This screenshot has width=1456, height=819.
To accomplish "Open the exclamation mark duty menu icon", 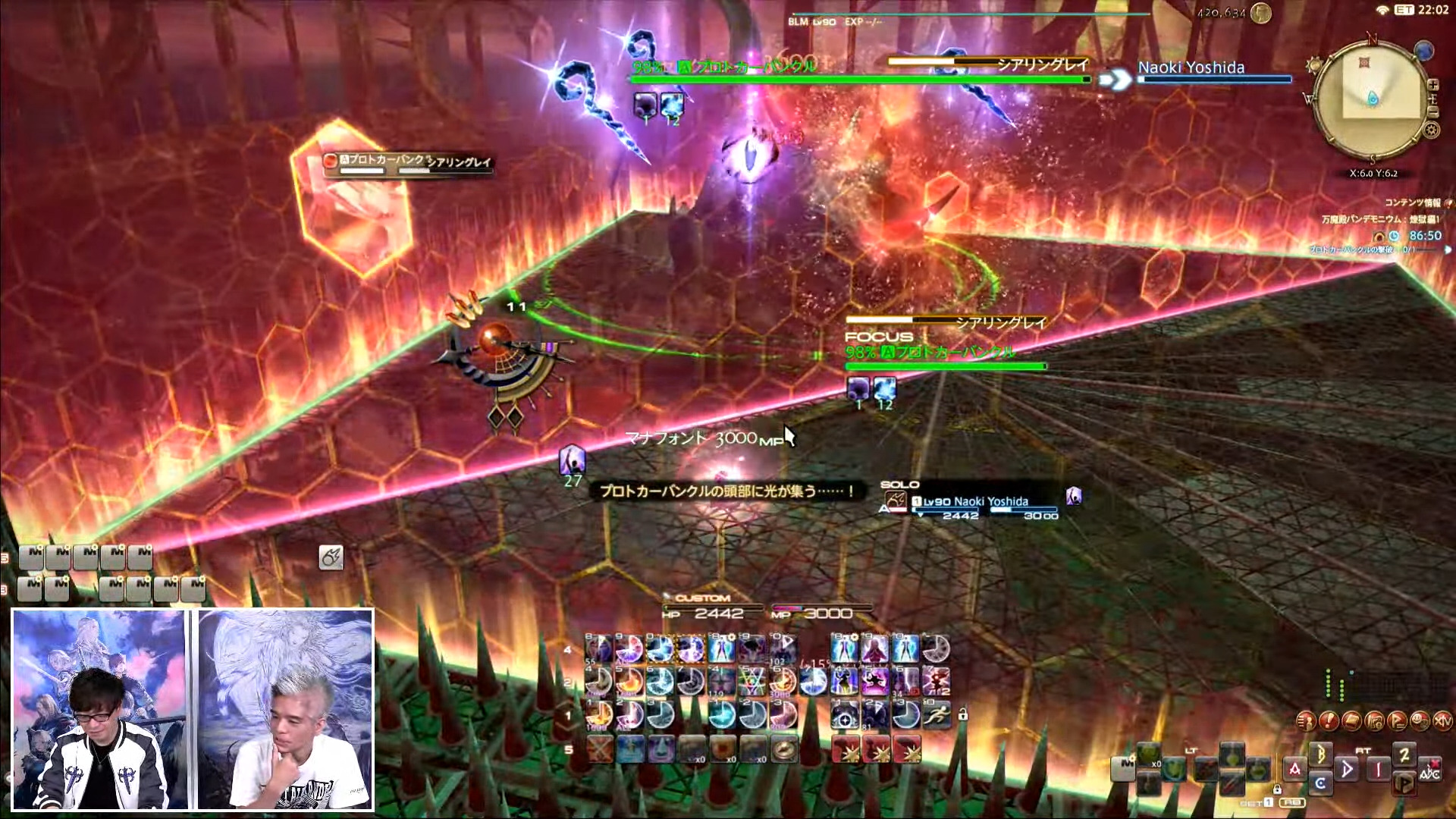I will click(1329, 720).
